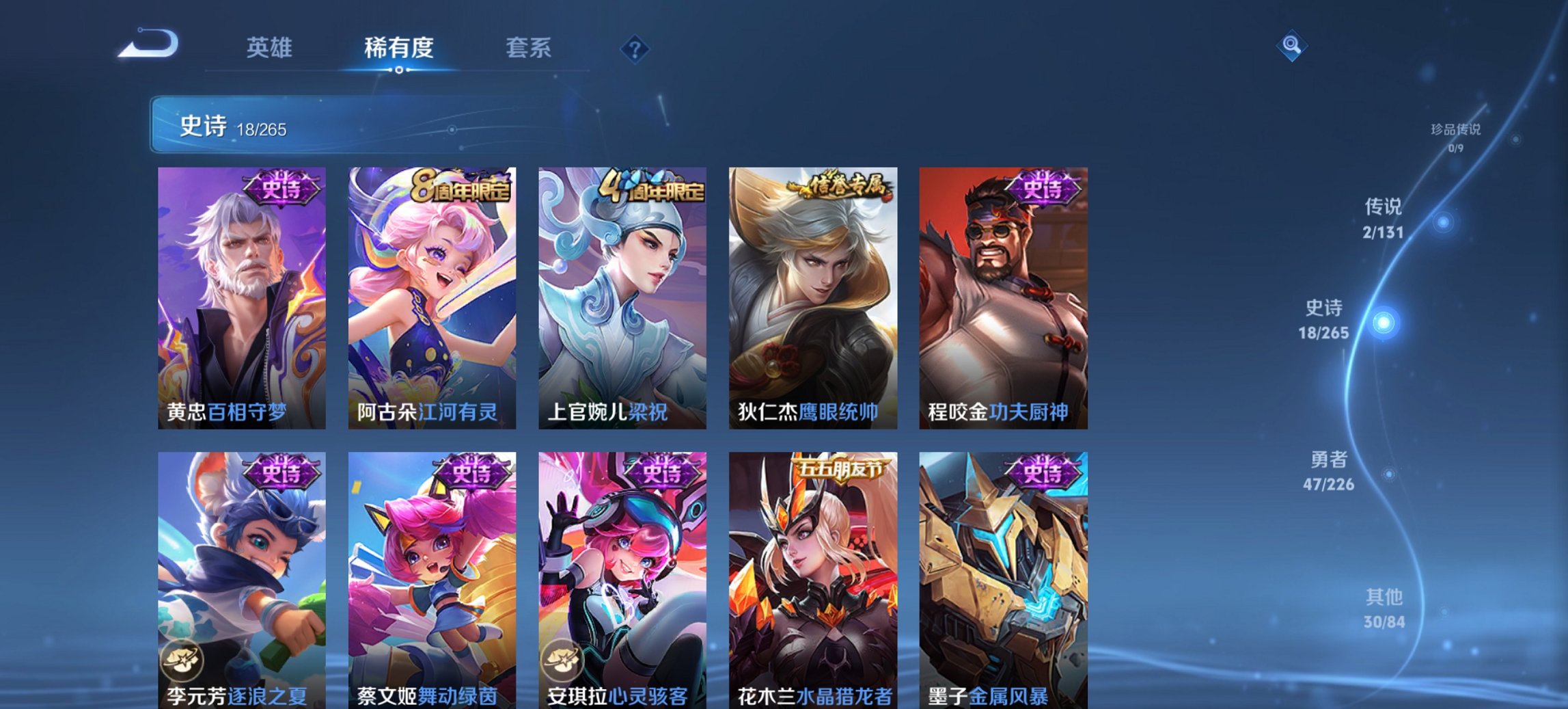Click the question mark help icon

(634, 48)
